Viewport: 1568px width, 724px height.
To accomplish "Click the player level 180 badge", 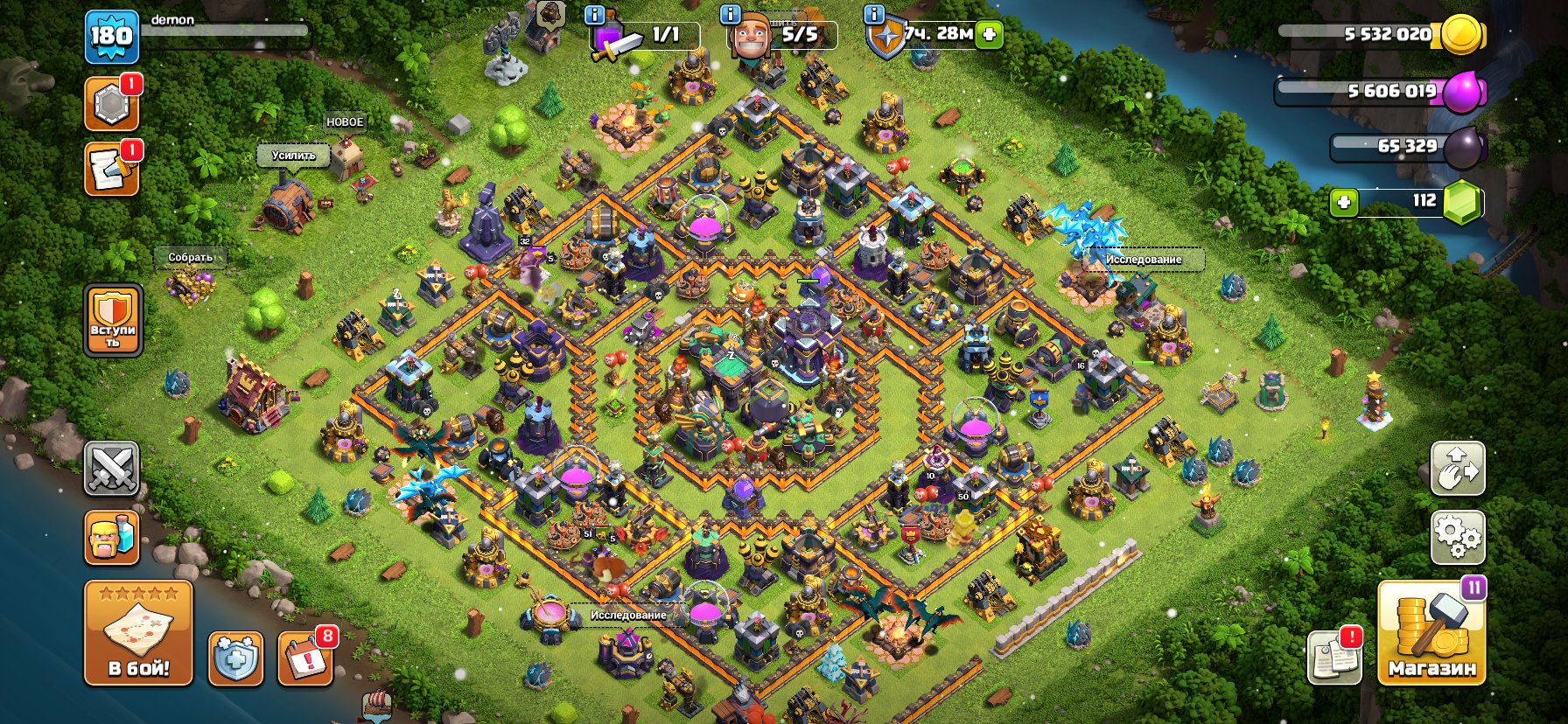I will [x=112, y=37].
